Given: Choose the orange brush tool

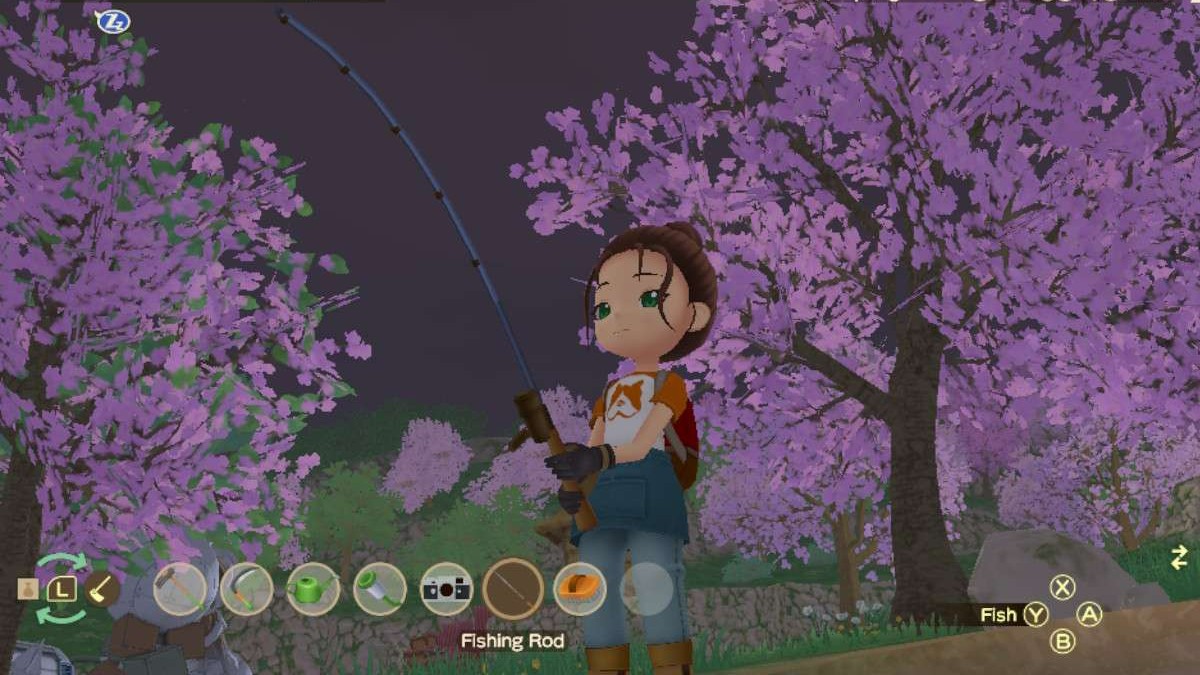Looking at the screenshot, I should [580, 588].
